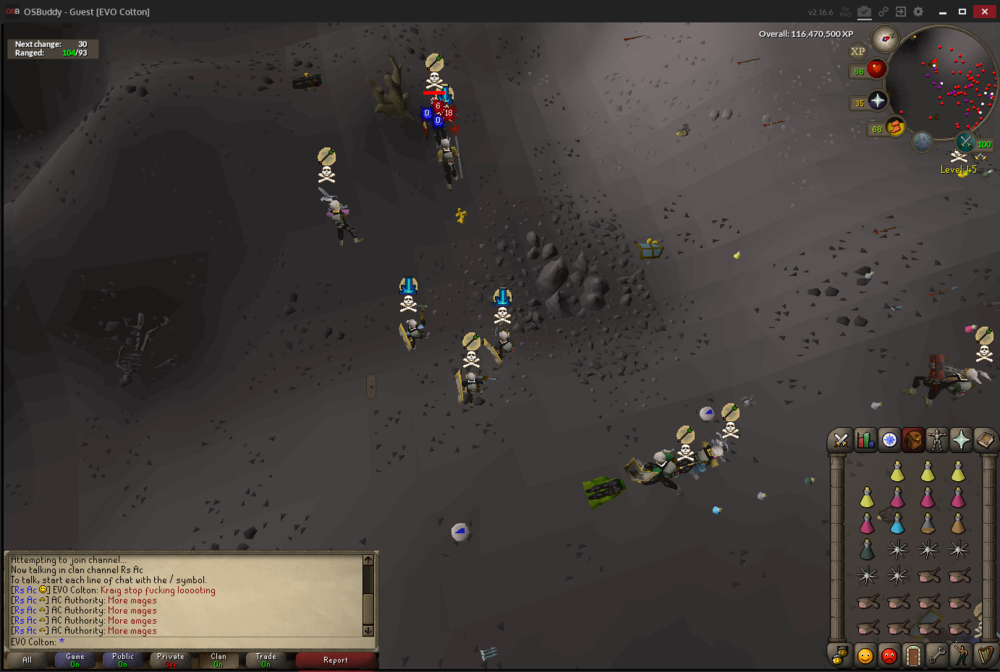1000x672 pixels.
Task: Select the dark green potion in inventory
Action: [x=867, y=550]
